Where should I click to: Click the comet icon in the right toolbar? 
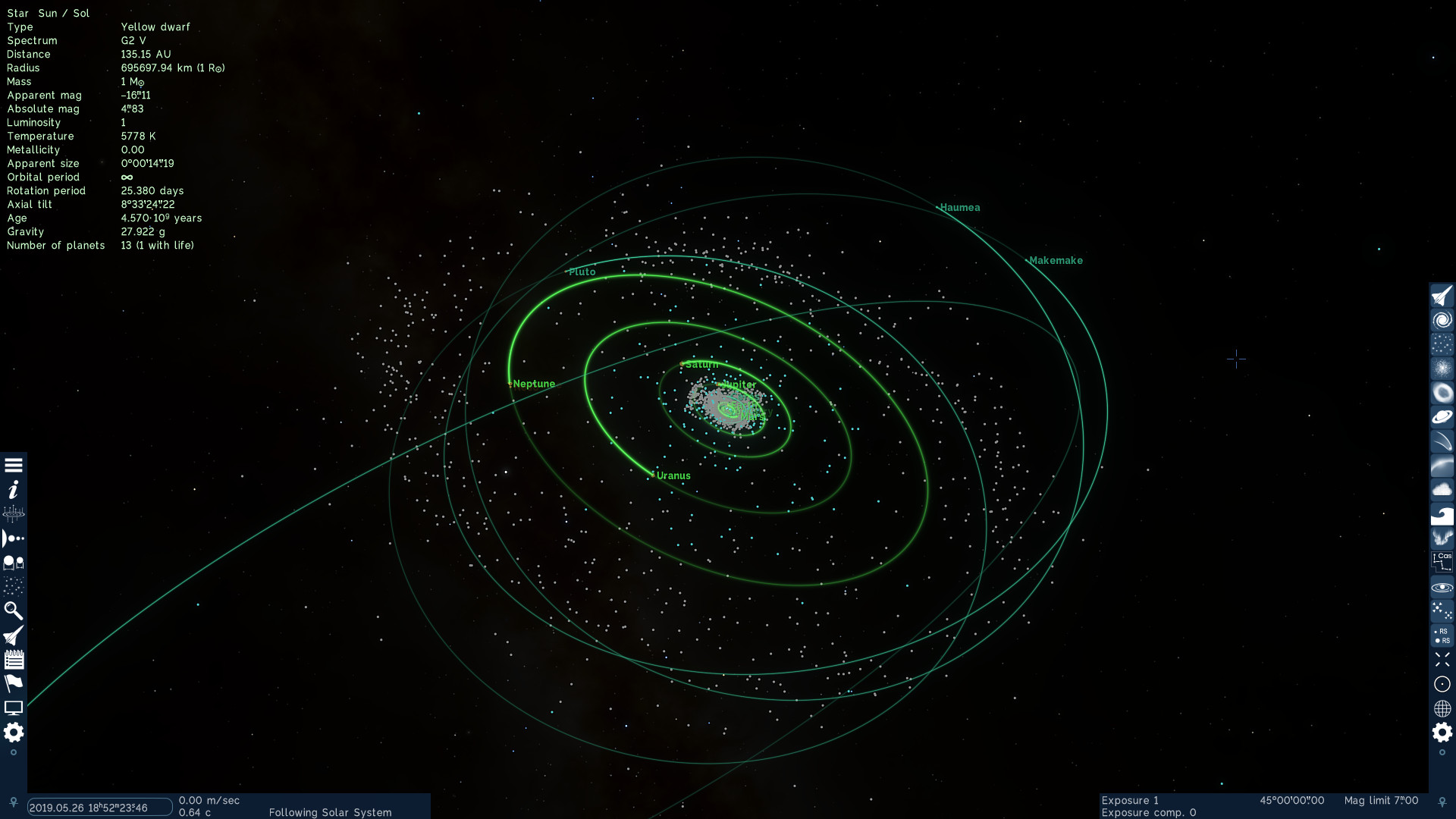coord(1442,441)
